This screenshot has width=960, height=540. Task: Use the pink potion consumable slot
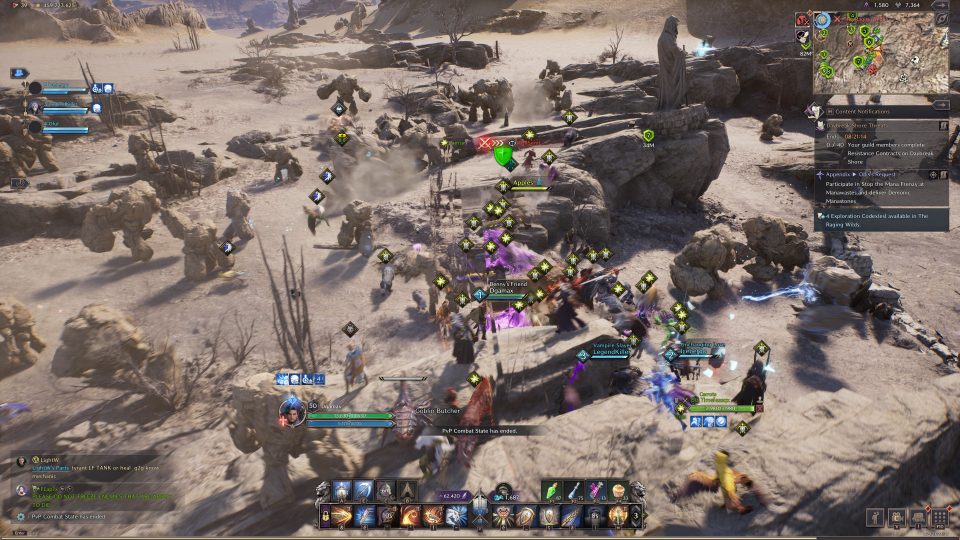(x=597, y=491)
